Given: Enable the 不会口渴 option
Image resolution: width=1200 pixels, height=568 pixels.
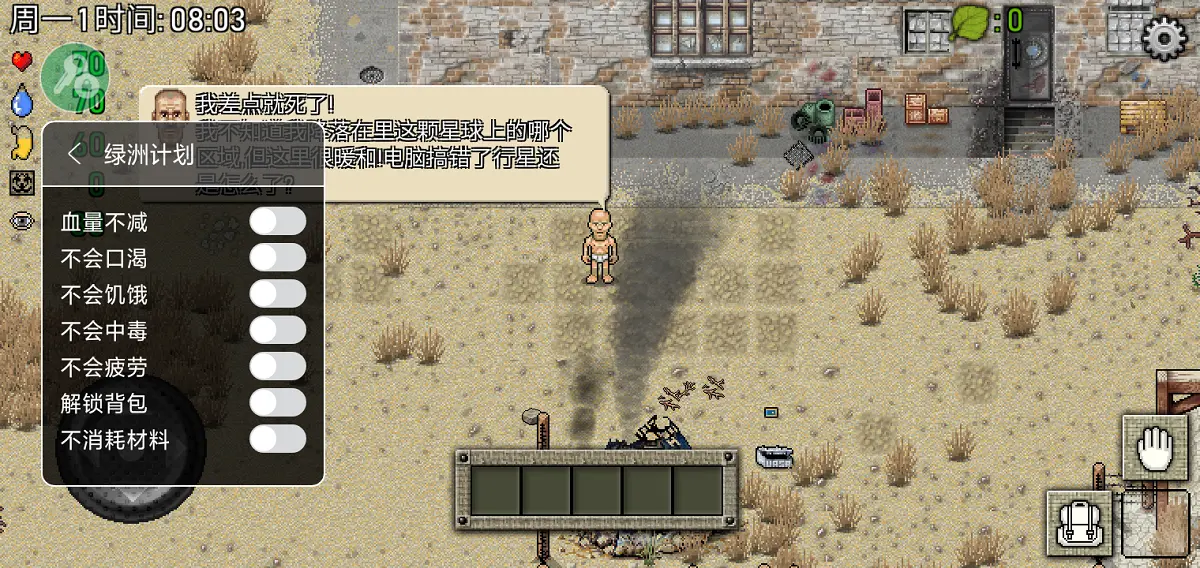Looking at the screenshot, I should 277,258.
